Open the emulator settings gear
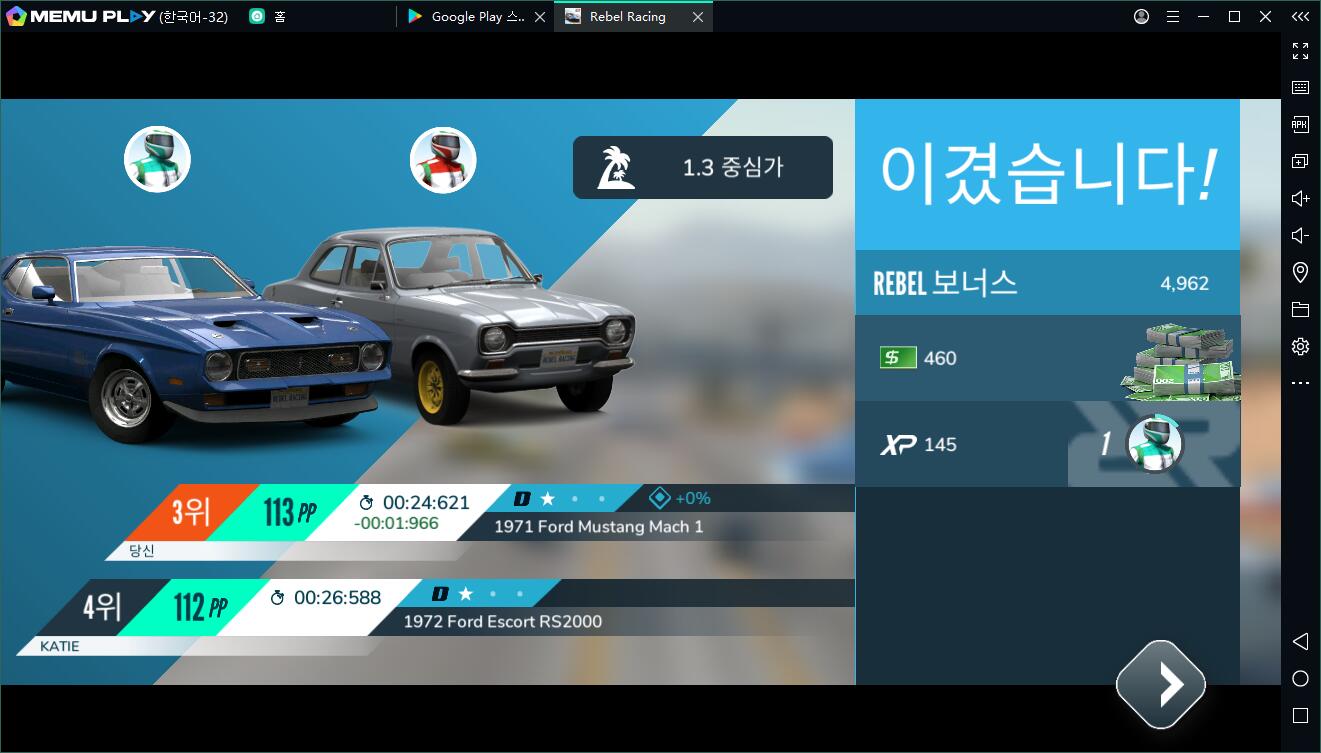Viewport: 1321px width, 753px height. coord(1300,347)
